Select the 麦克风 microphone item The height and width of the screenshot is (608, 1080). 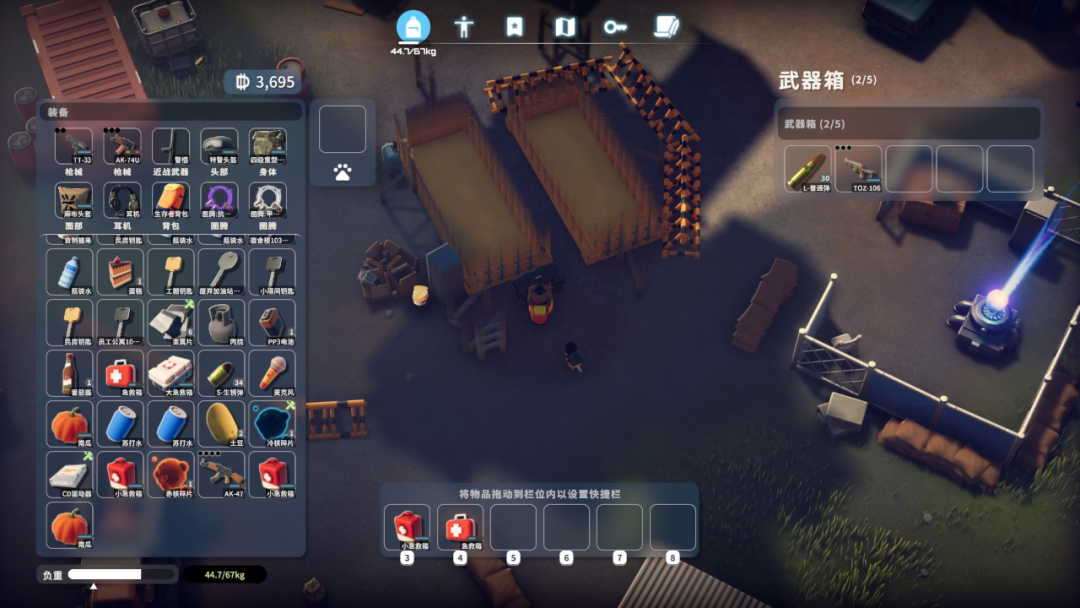(x=271, y=373)
